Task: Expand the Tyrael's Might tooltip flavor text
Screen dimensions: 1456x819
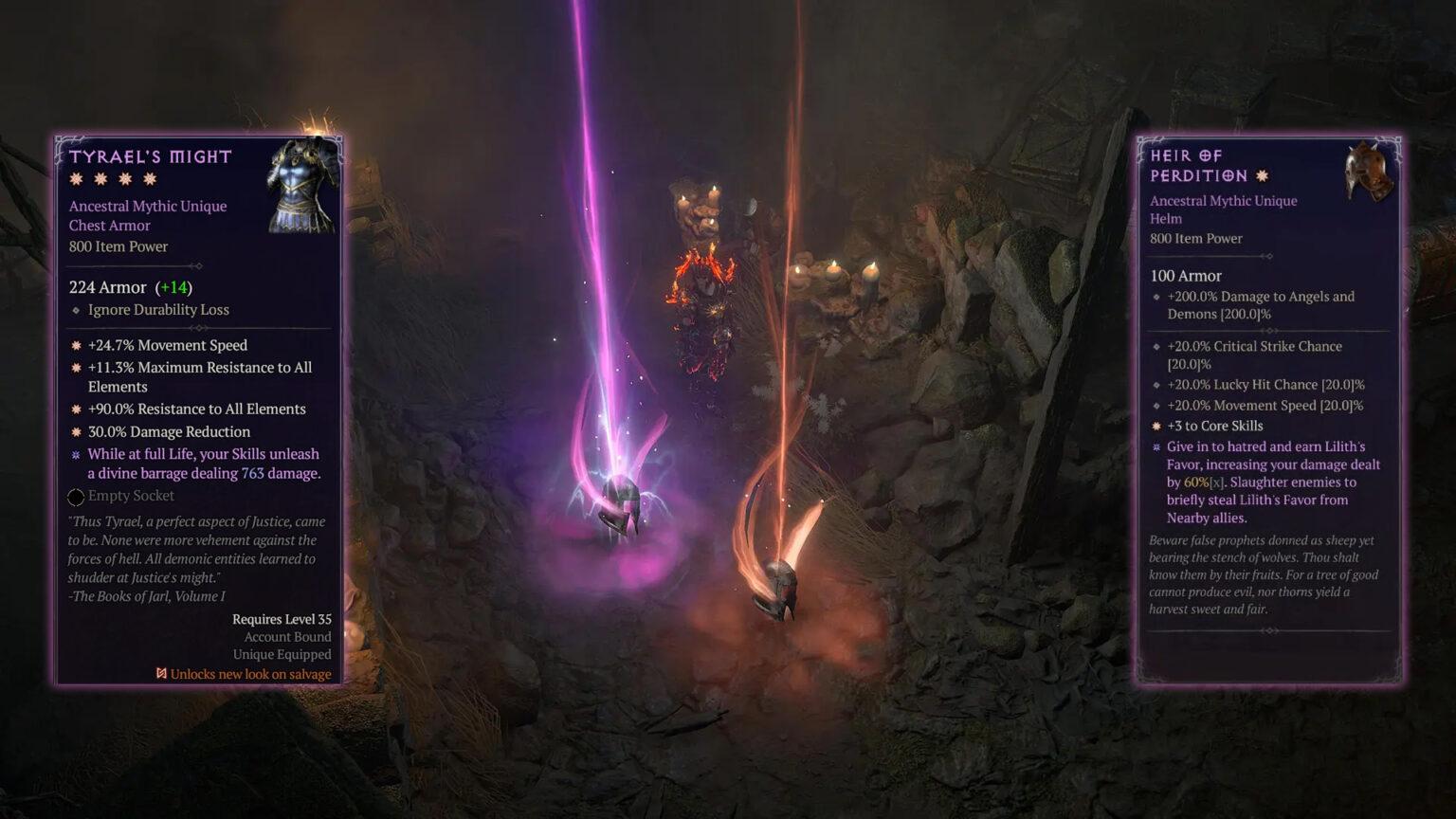Action: click(190, 558)
